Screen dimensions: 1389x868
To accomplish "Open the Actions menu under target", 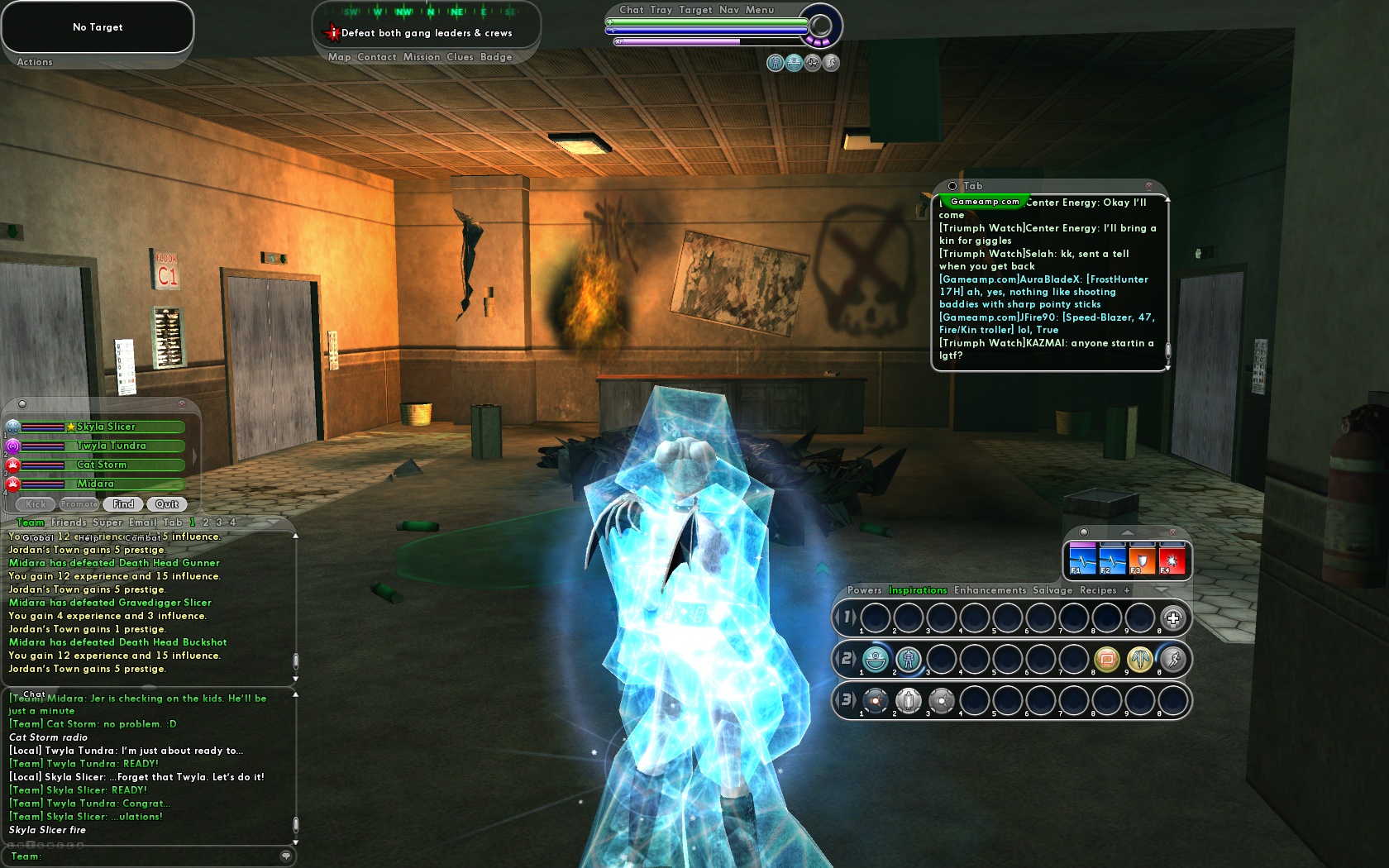I will pyautogui.click(x=35, y=62).
